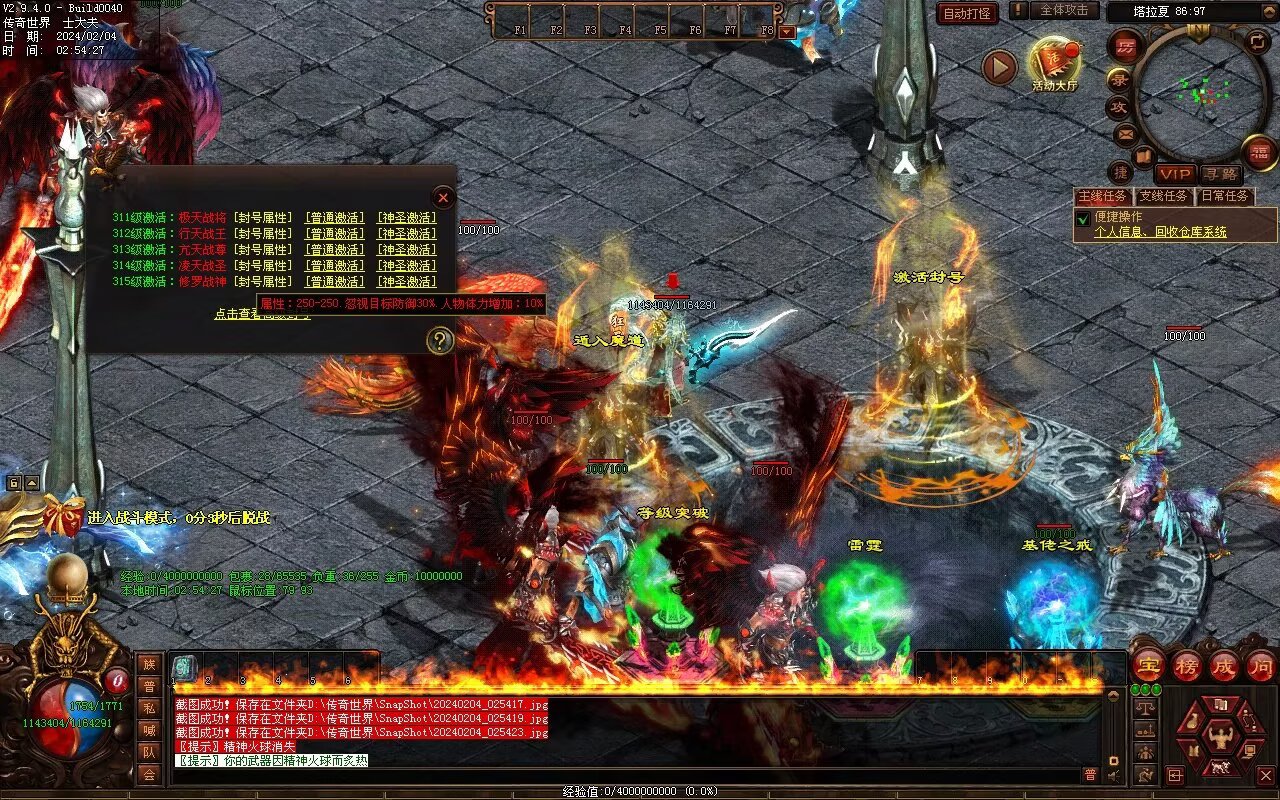This screenshot has width=1280, height=800.
Task: Open the 个人信息、回收仓库系统 link
Action: click(x=1160, y=232)
